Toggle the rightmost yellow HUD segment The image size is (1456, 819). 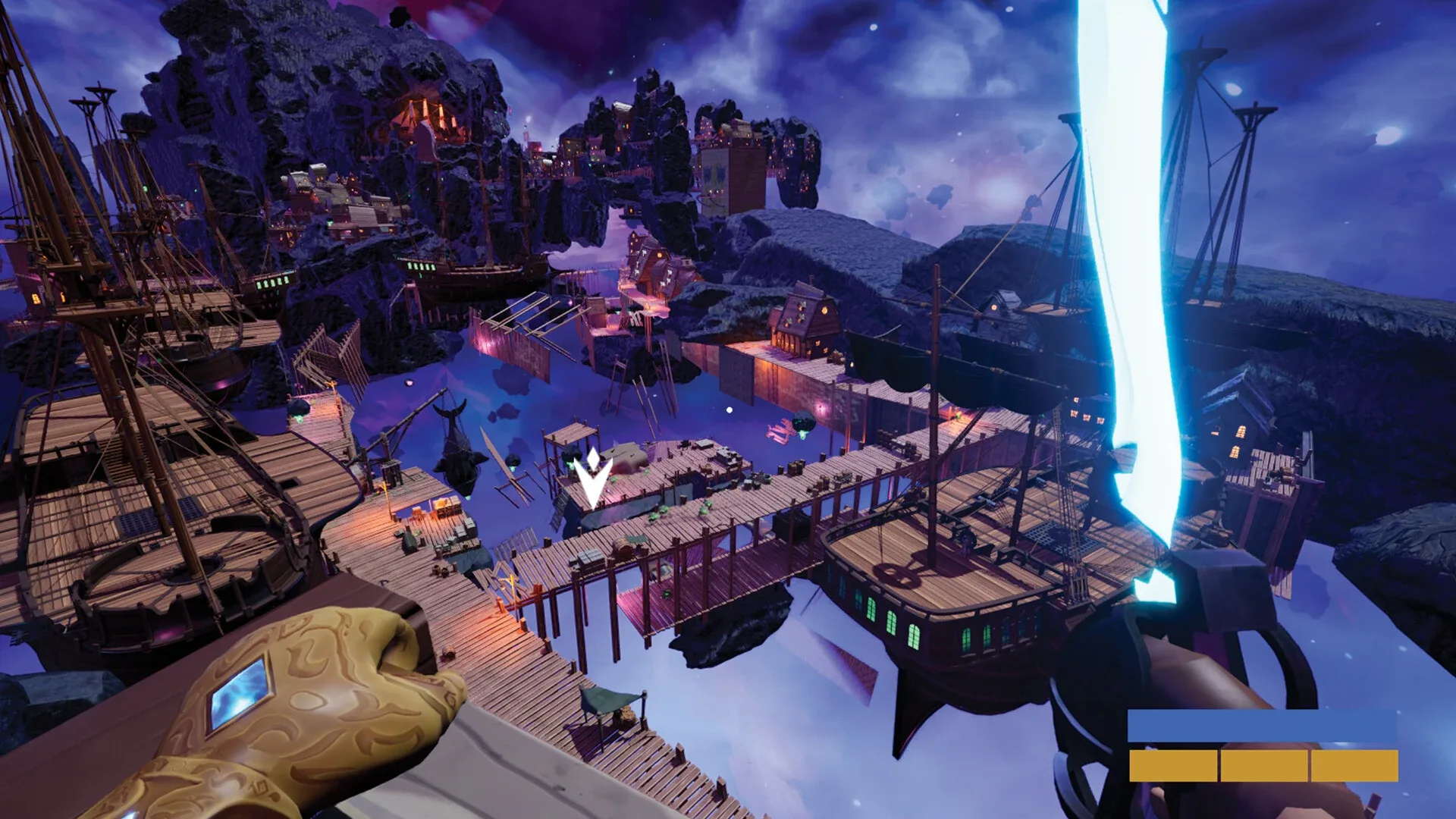coord(1355,765)
